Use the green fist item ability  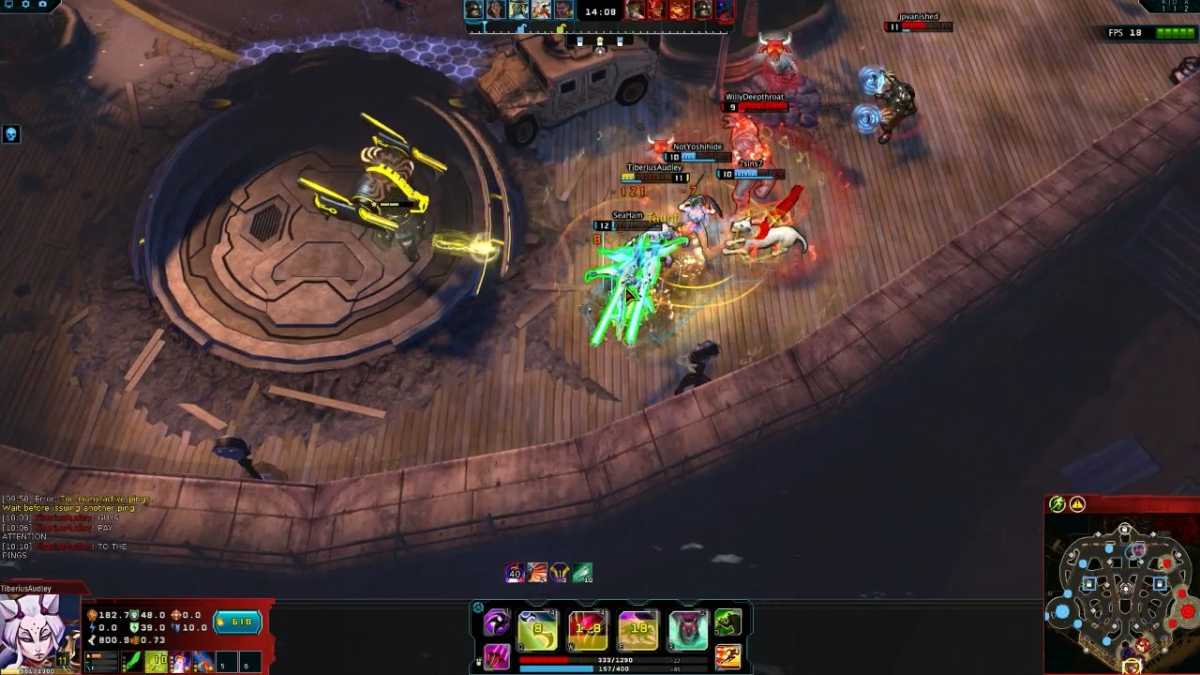[728, 623]
